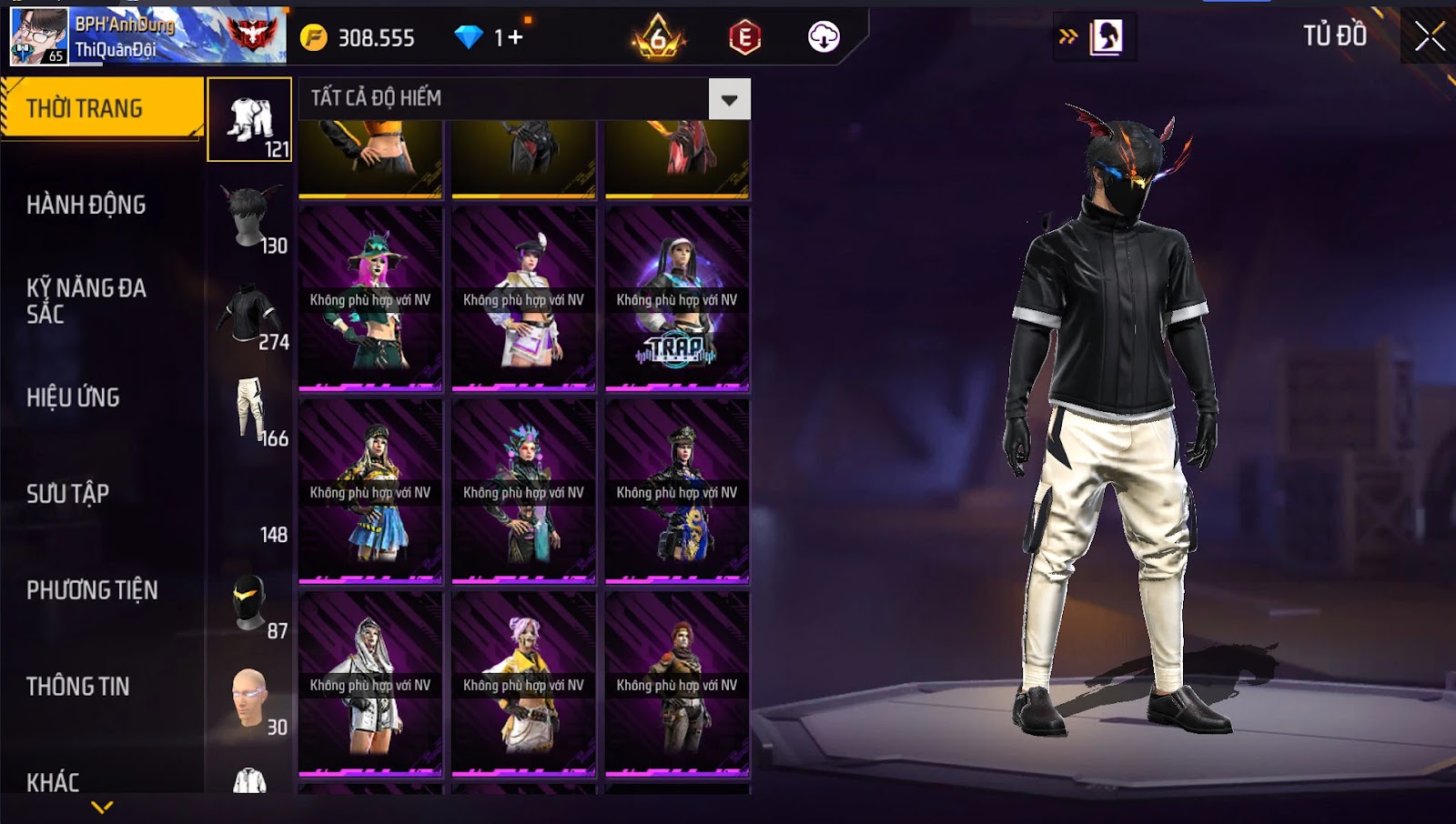Viewport: 1456px width, 824px height.
Task: Show the THÔNG TIN section
Action: (77, 687)
